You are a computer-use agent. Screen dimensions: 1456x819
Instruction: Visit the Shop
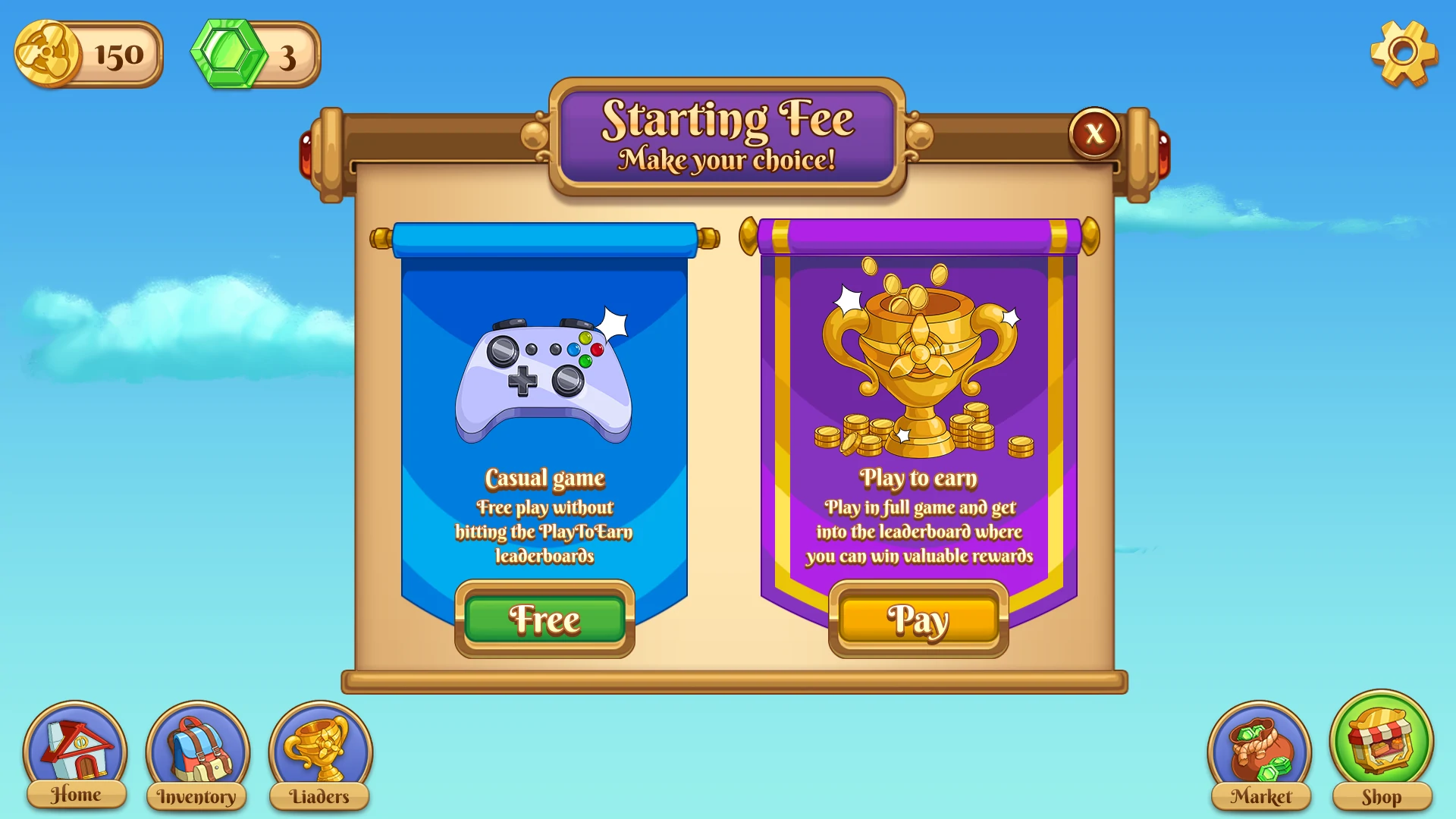click(1381, 751)
